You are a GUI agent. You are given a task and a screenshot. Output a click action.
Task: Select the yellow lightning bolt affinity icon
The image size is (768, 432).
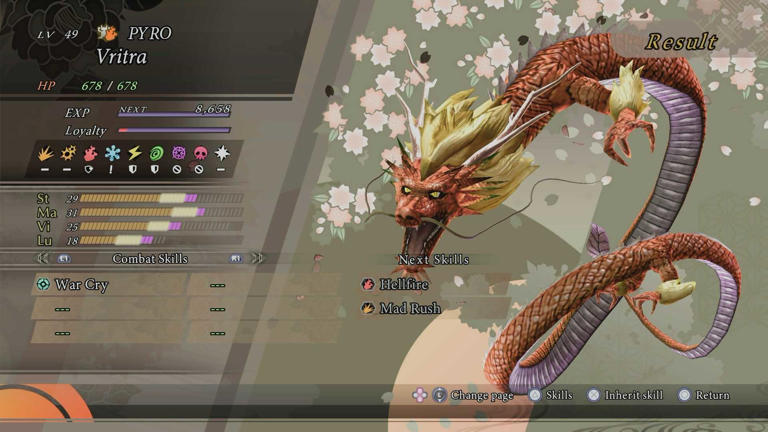tap(134, 153)
